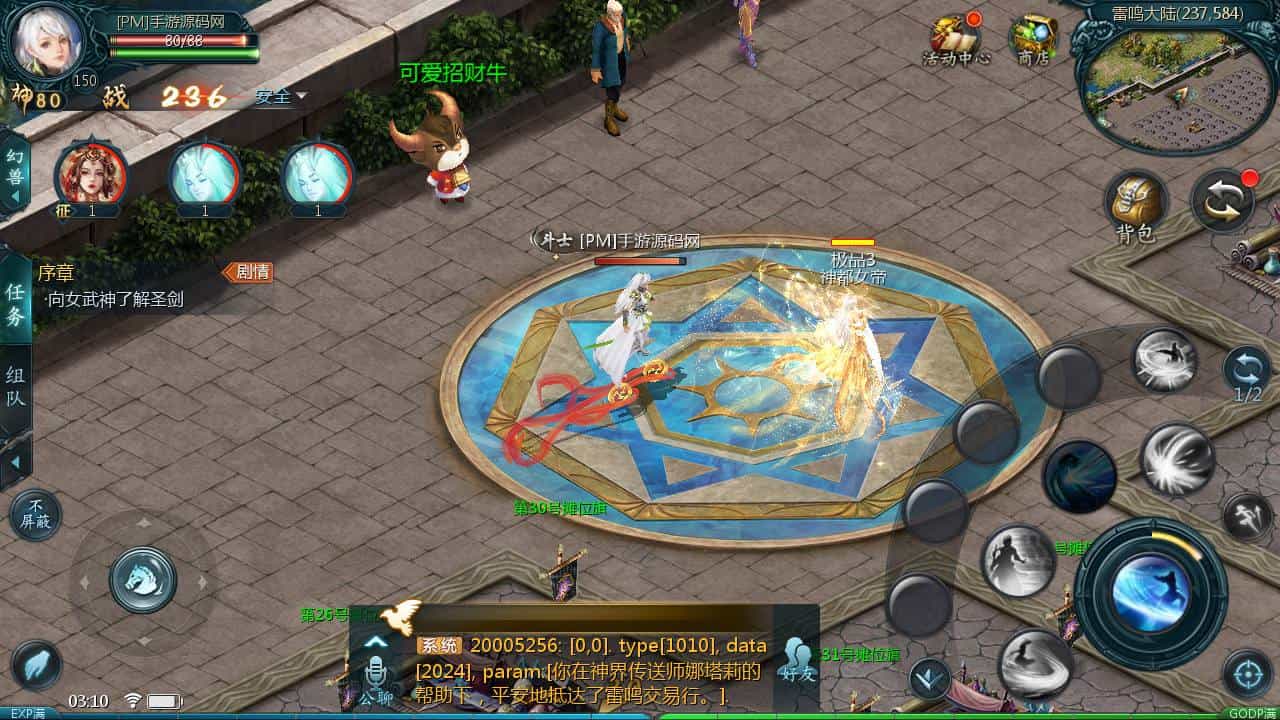Expand the chat box with up arrow
1280x720 pixels.
pyautogui.click(x=376, y=641)
